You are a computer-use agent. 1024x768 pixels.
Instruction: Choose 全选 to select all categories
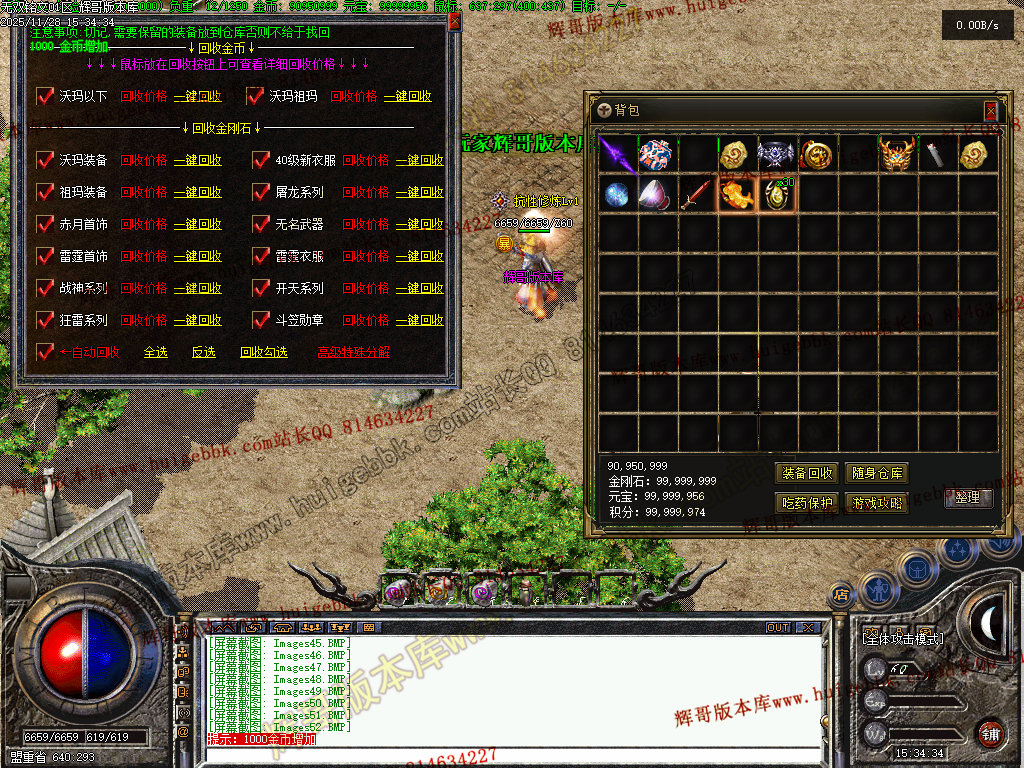click(x=155, y=352)
